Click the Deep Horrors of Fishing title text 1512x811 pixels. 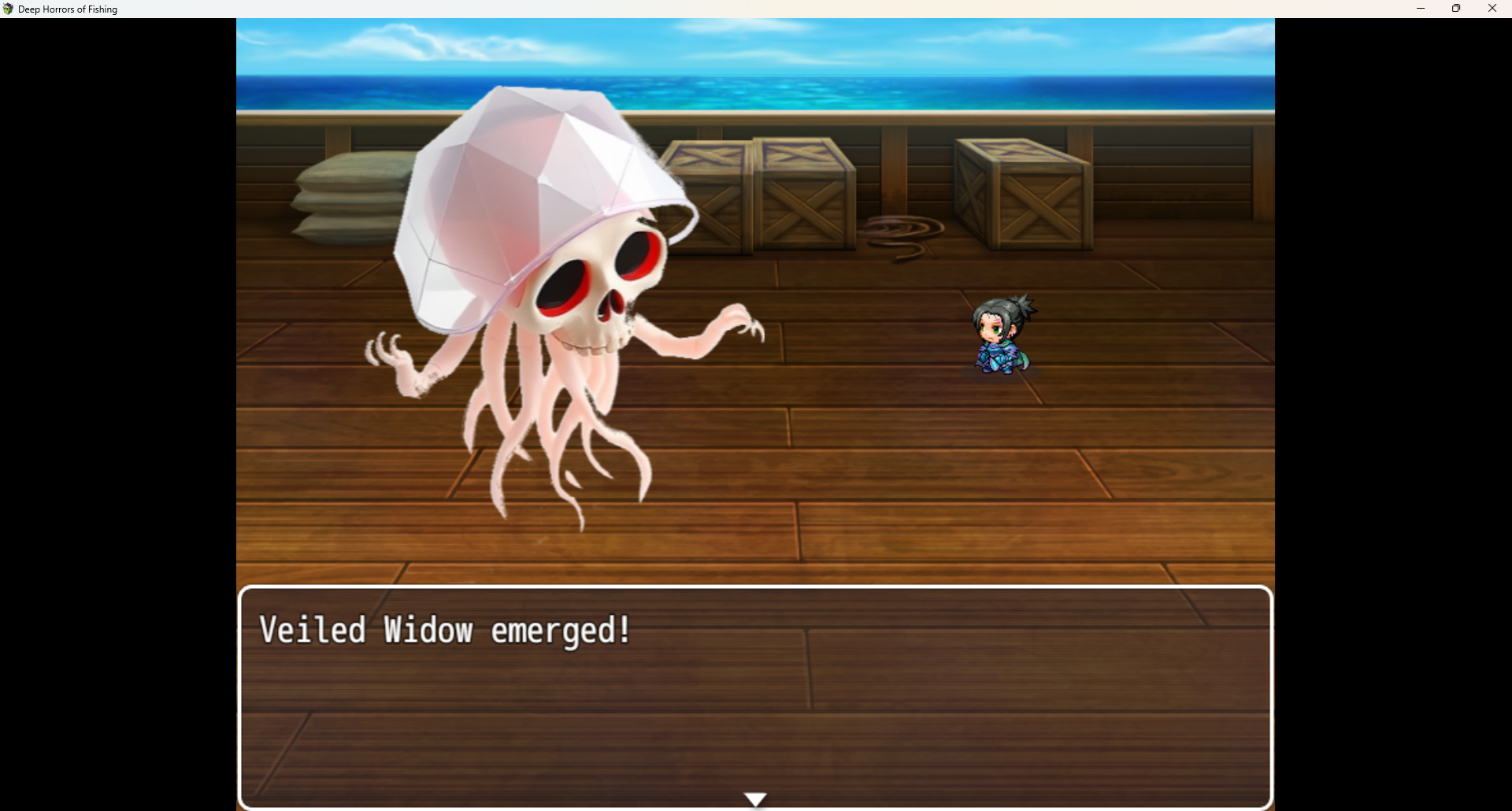(68, 9)
